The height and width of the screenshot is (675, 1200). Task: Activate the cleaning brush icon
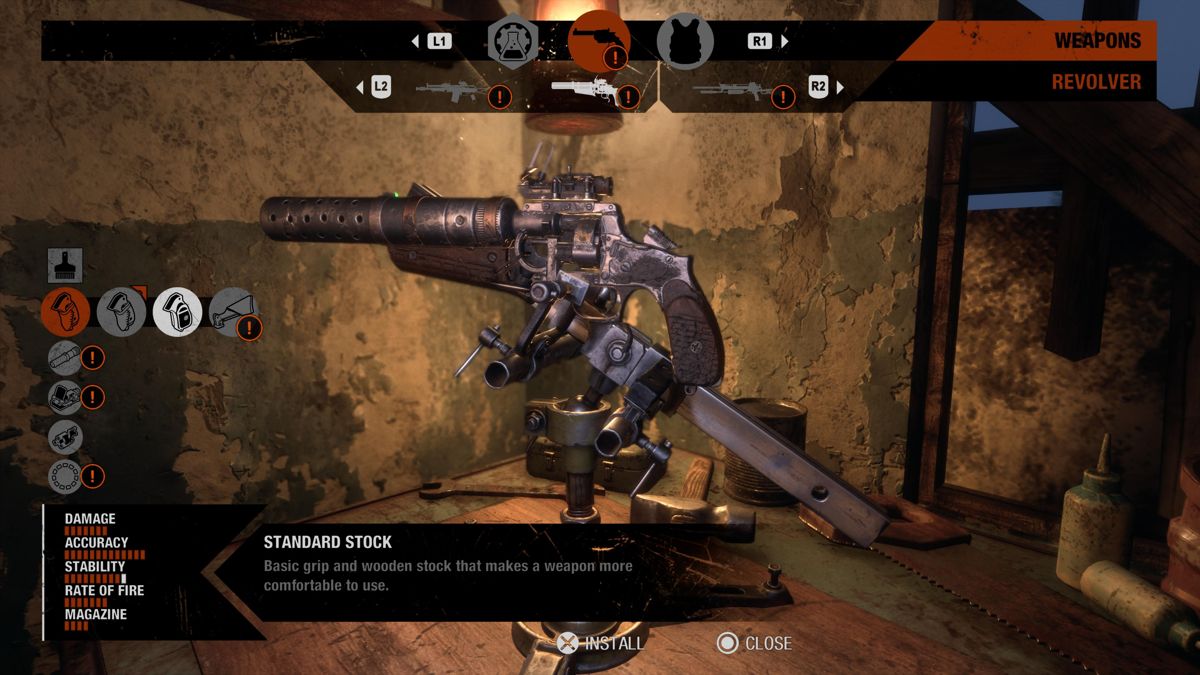click(65, 265)
